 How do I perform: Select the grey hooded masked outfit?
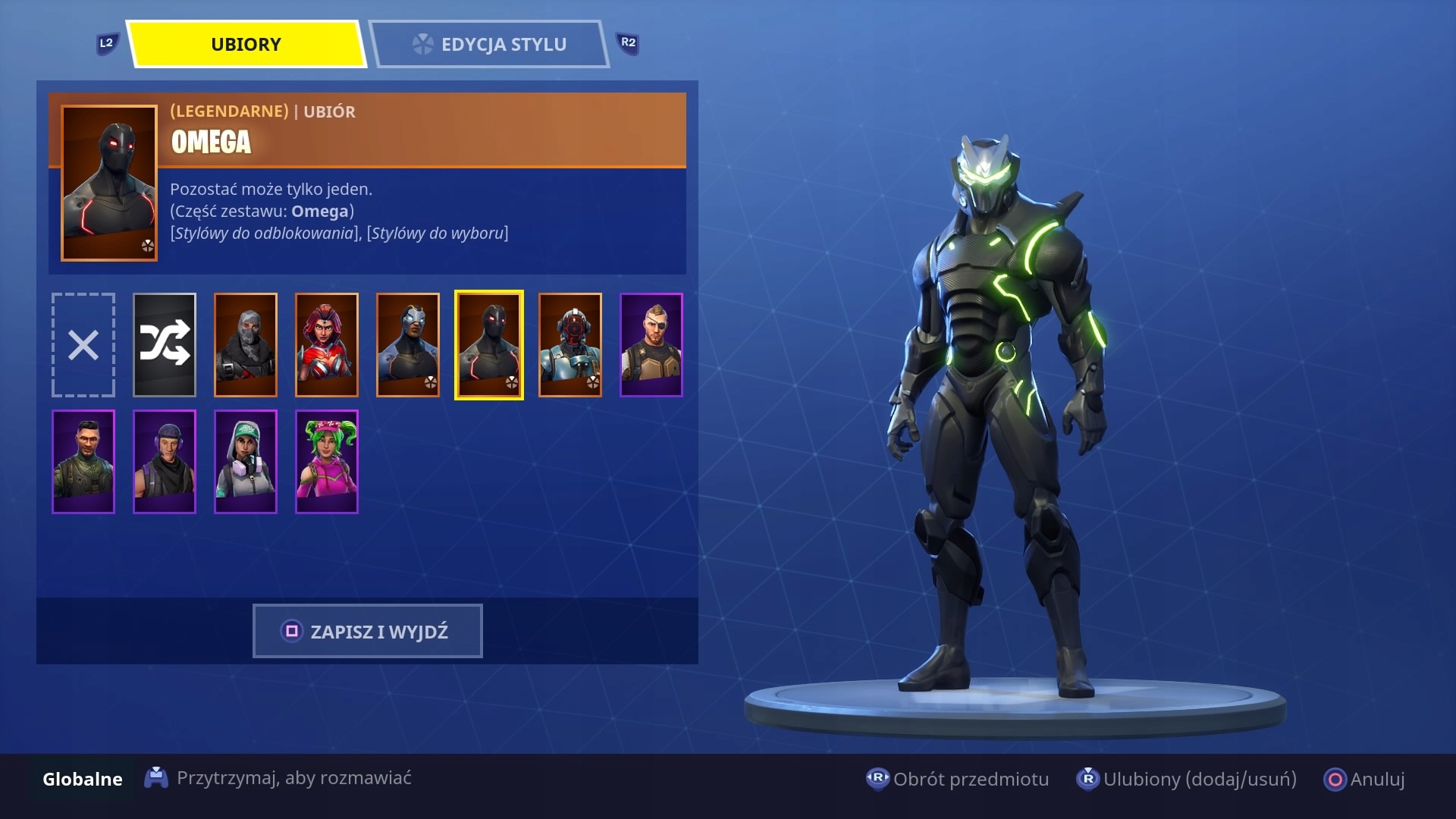246,345
